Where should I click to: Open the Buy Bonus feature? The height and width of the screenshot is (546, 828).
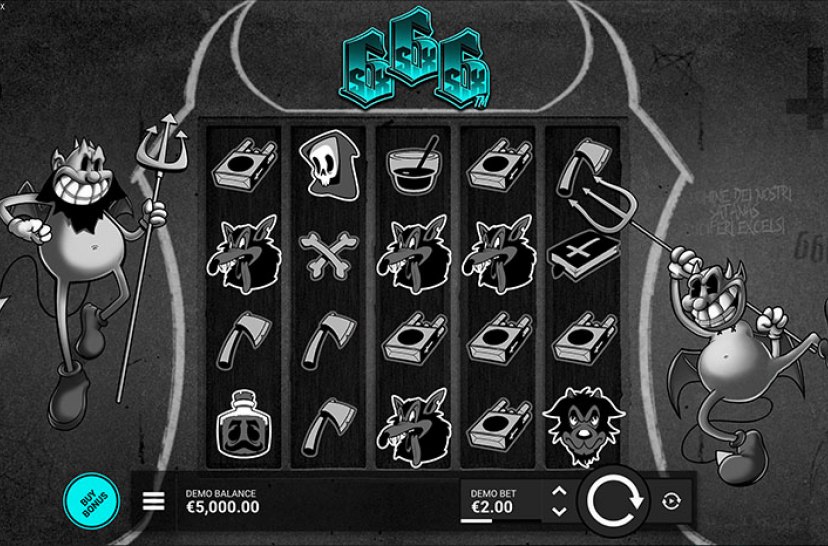pyautogui.click(x=91, y=499)
